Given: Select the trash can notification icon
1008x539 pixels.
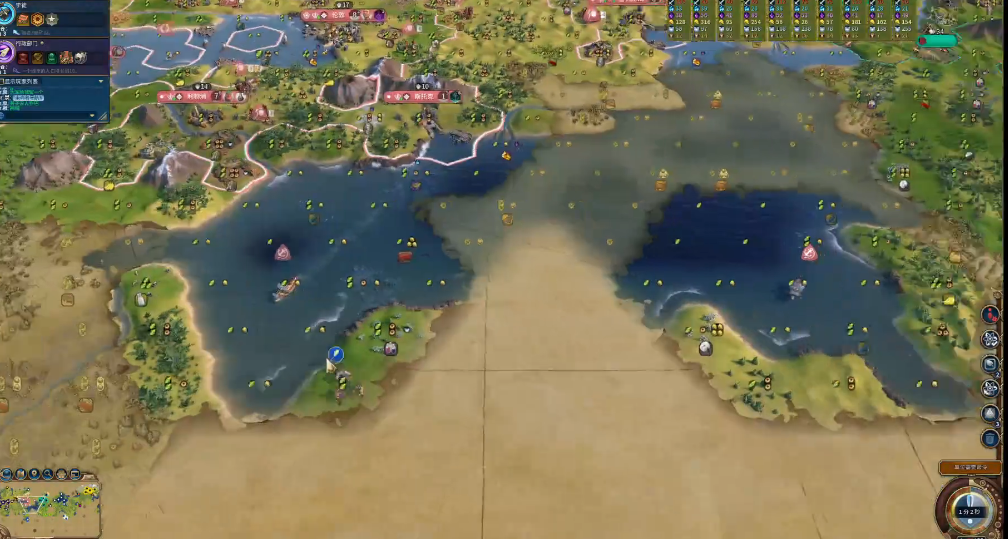Looking at the screenshot, I should pos(990,438).
